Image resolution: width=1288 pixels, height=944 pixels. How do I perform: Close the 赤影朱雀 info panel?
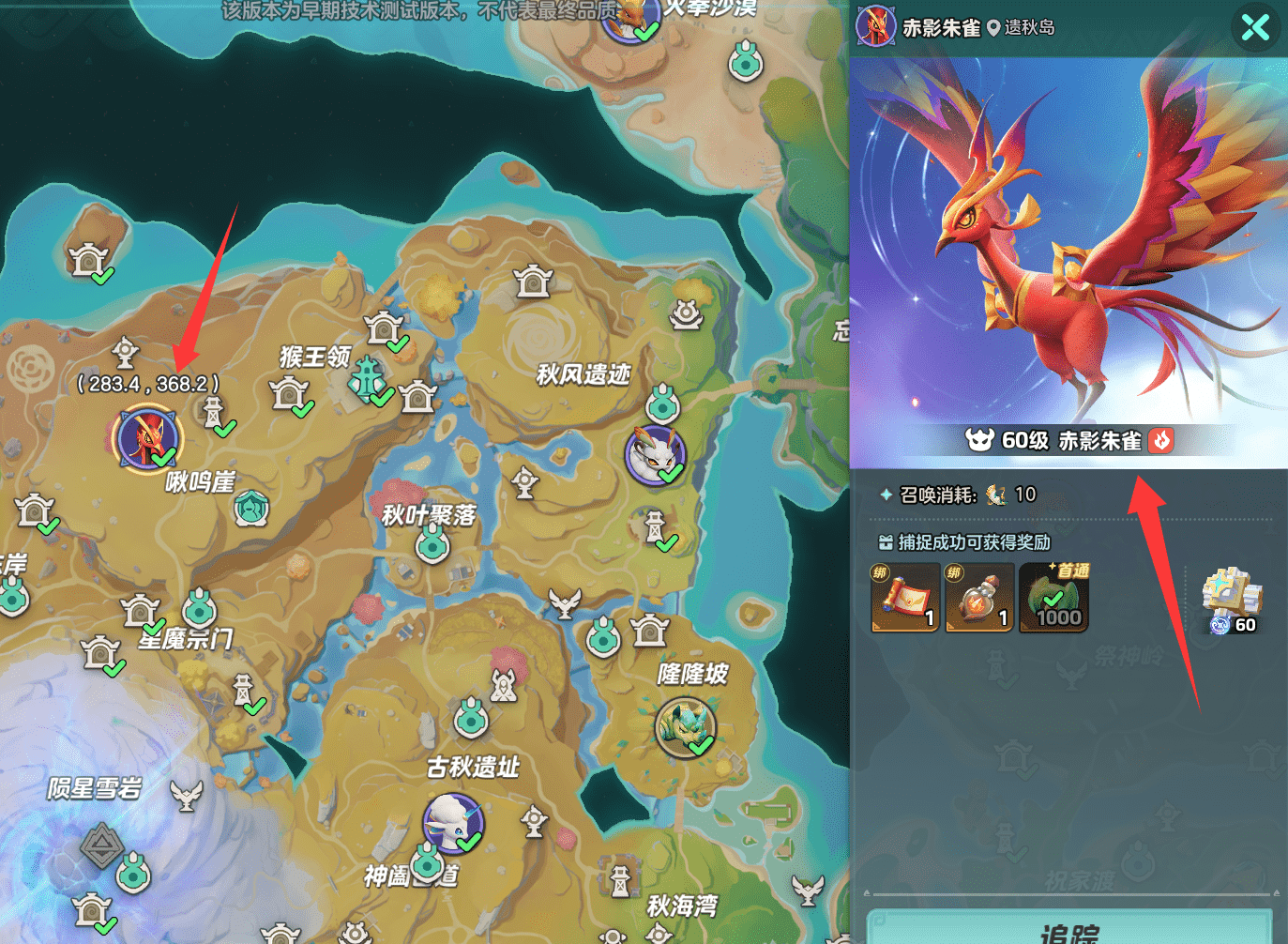[1254, 27]
